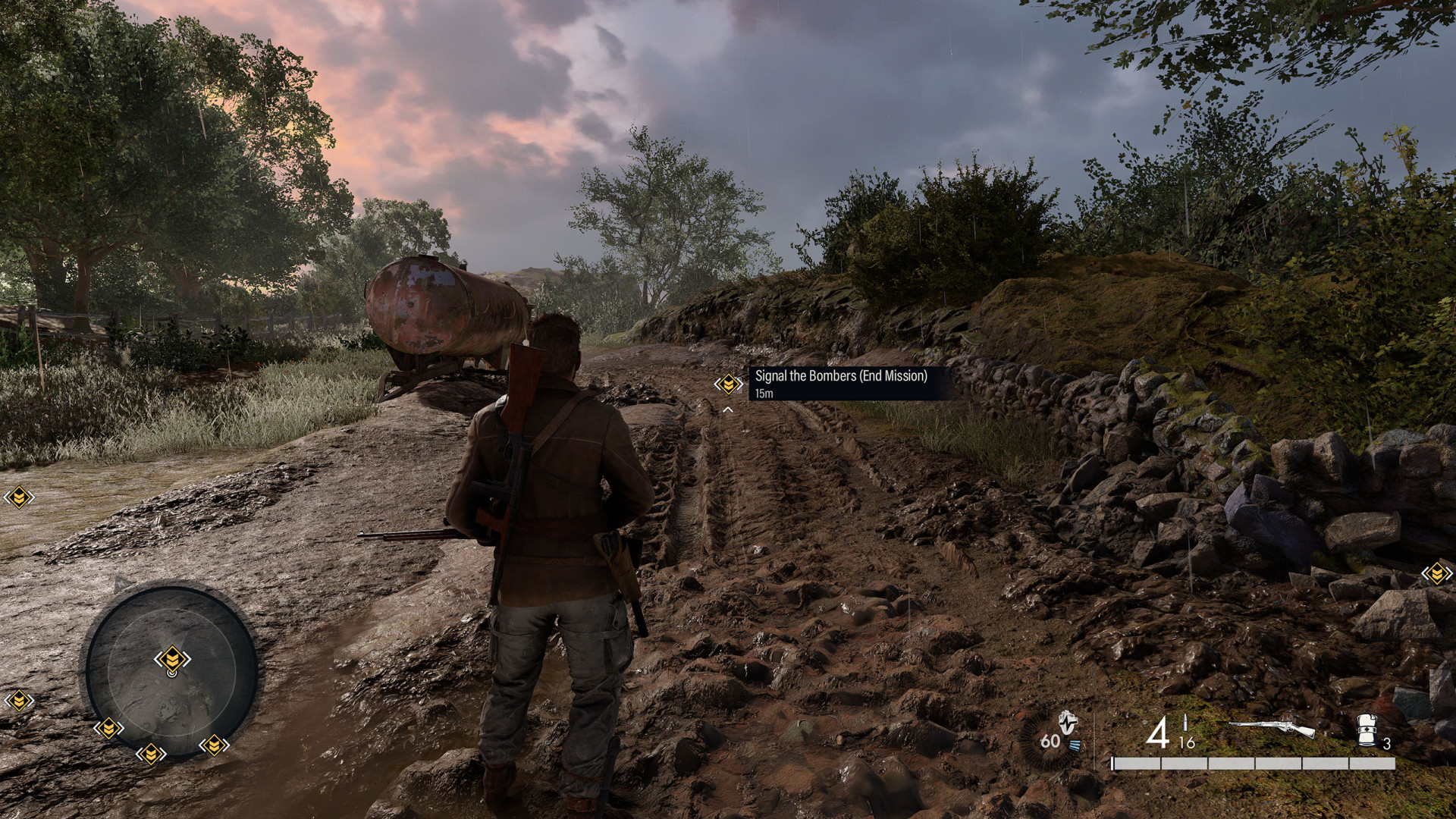Click the objective marker beside Signal the Bombers
The width and height of the screenshot is (1456, 819).
click(x=728, y=384)
